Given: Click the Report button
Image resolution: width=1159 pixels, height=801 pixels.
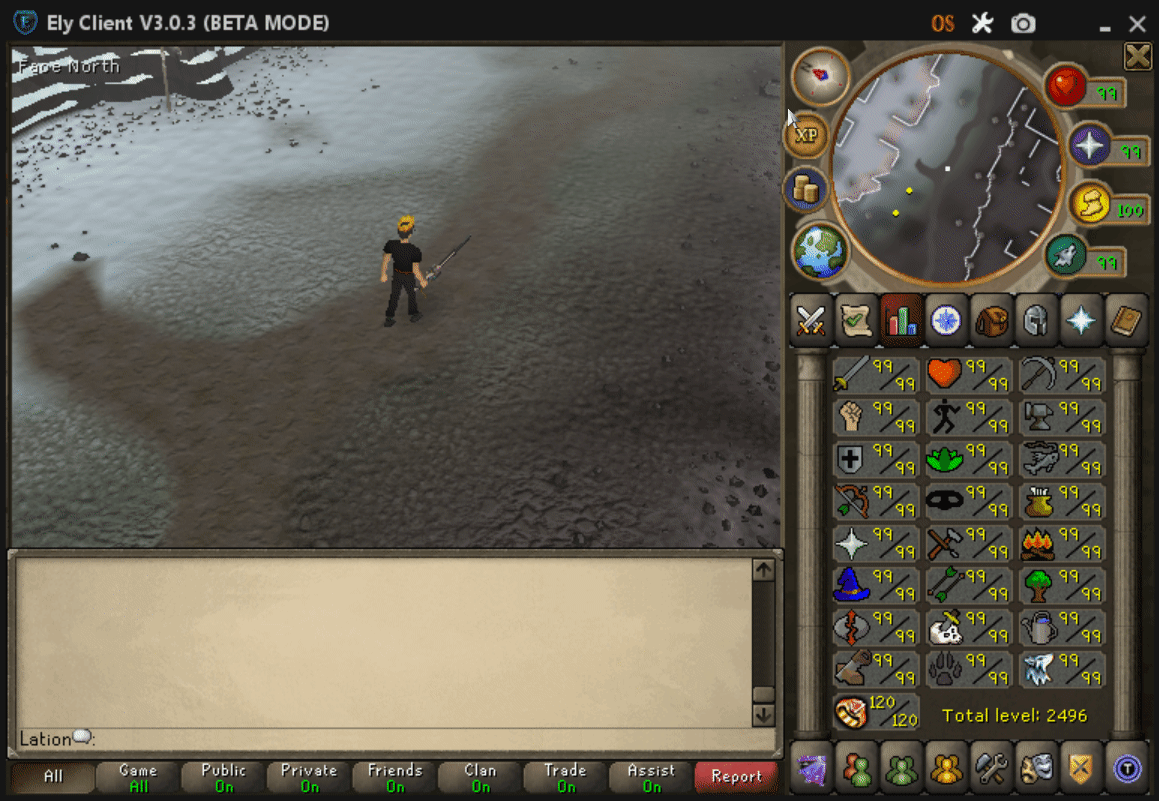Looking at the screenshot, I should tap(736, 777).
